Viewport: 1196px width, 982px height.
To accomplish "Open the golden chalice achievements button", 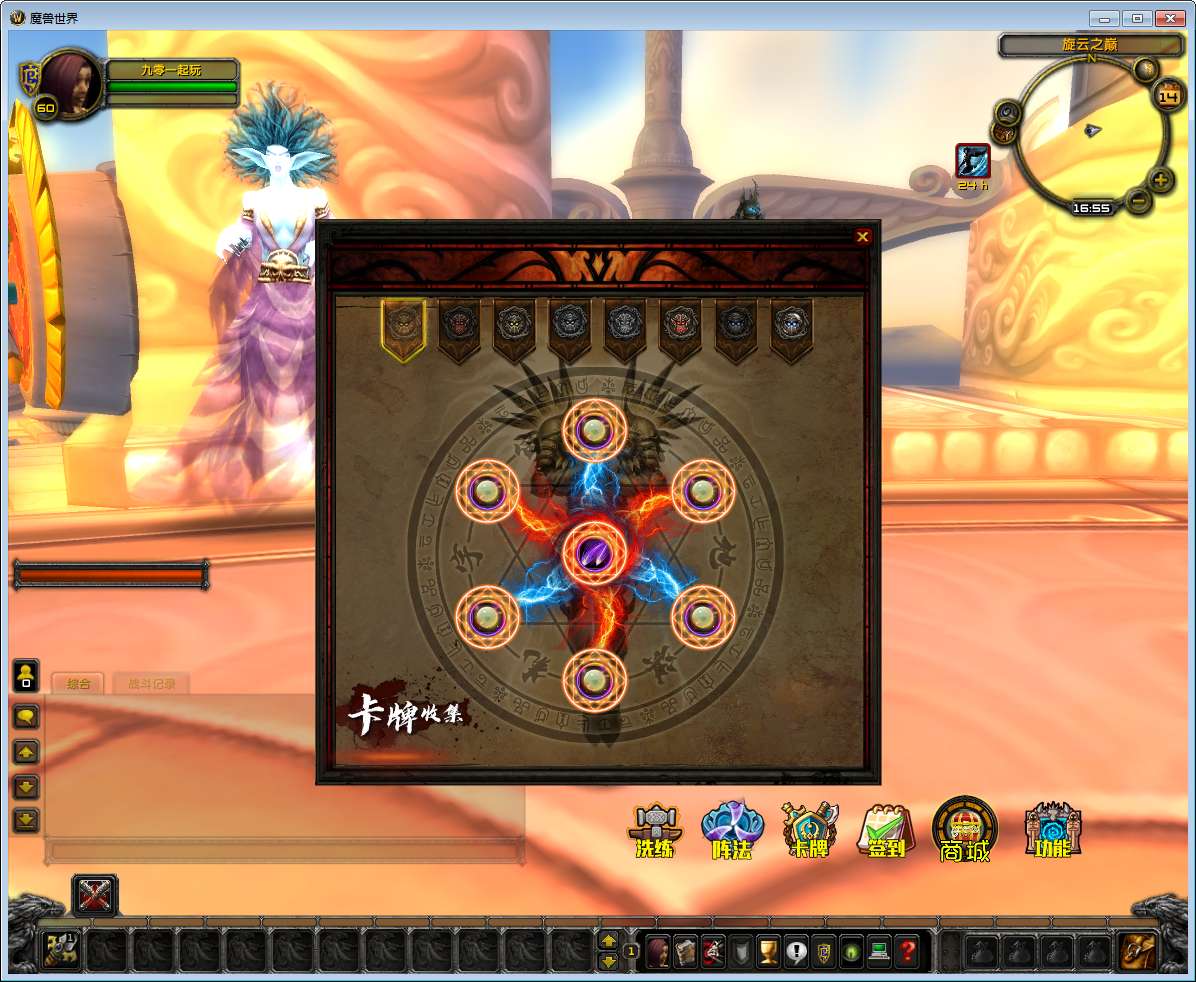I will [768, 950].
